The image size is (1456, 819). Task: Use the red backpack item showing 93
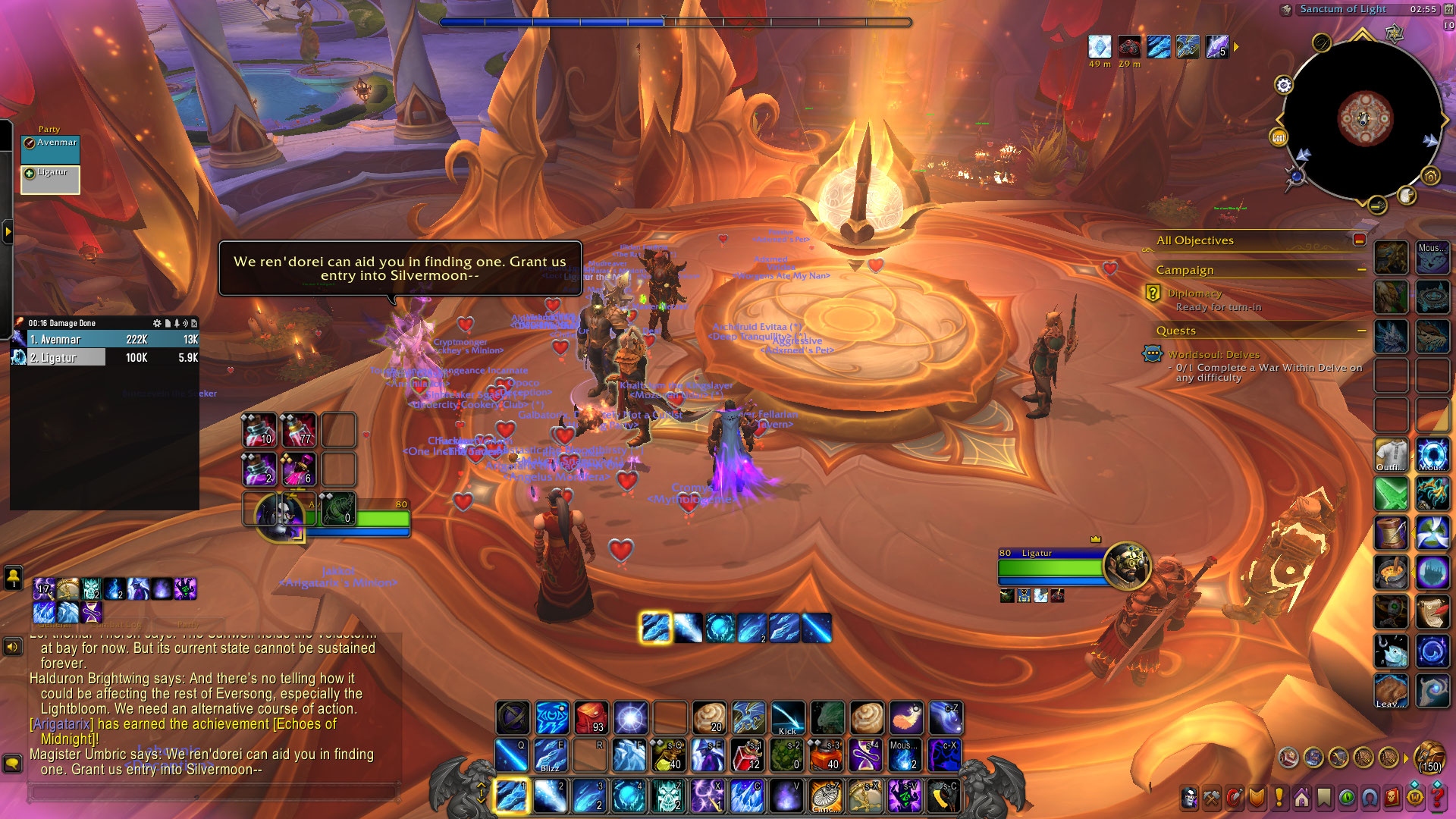(591, 718)
